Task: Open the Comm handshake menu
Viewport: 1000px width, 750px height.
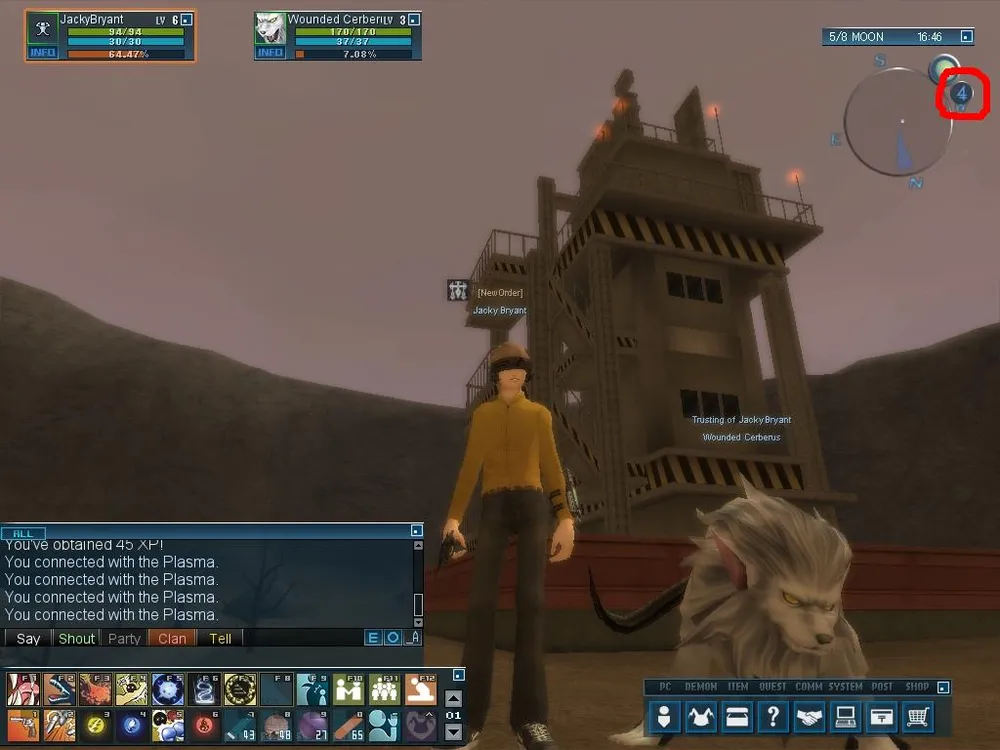Action: pyautogui.click(x=809, y=716)
